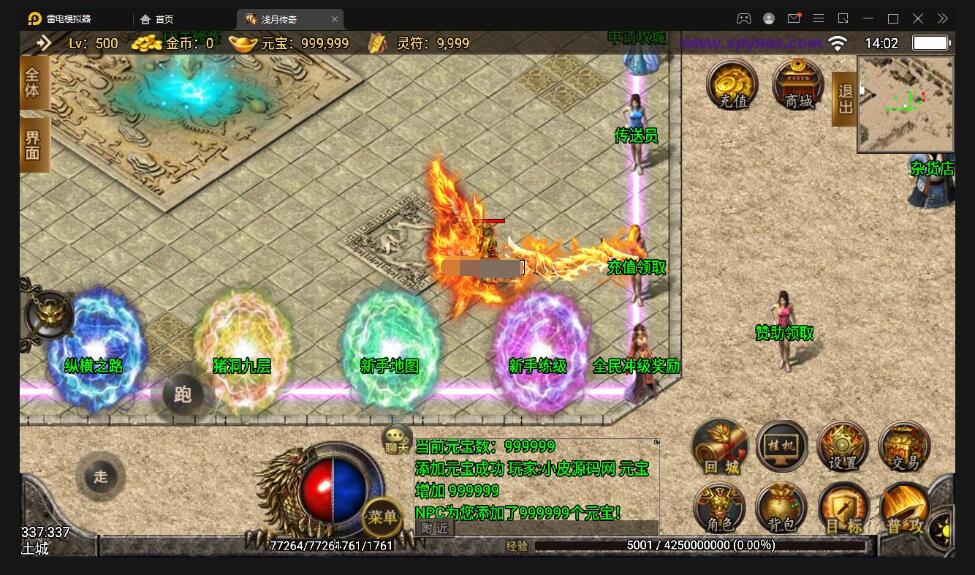Click the 全体 side tab
Image resolution: width=975 pixels, height=575 pixels.
(x=33, y=81)
